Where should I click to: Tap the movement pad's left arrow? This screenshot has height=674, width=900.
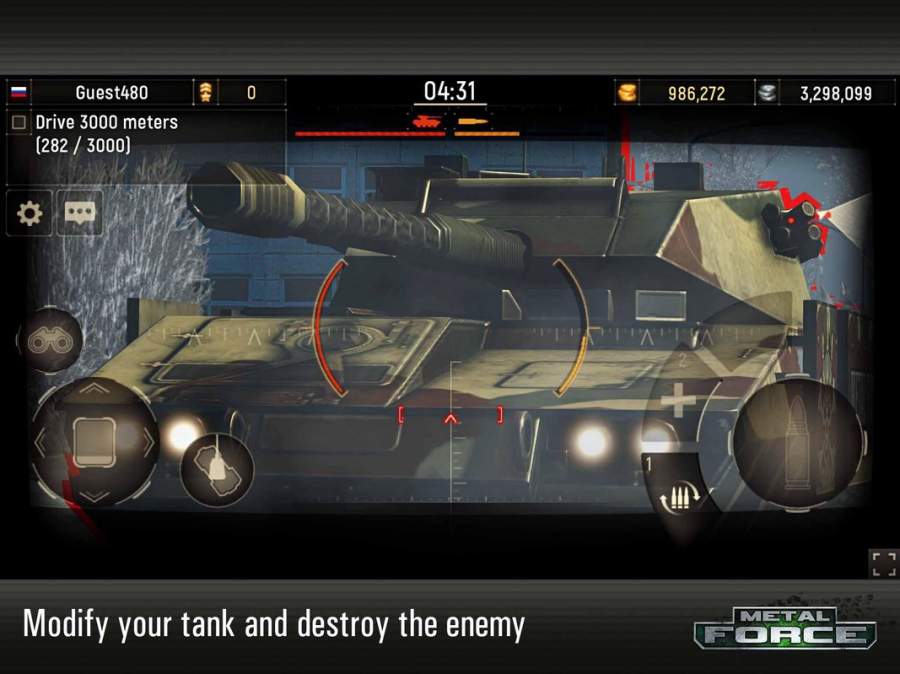(x=42, y=441)
